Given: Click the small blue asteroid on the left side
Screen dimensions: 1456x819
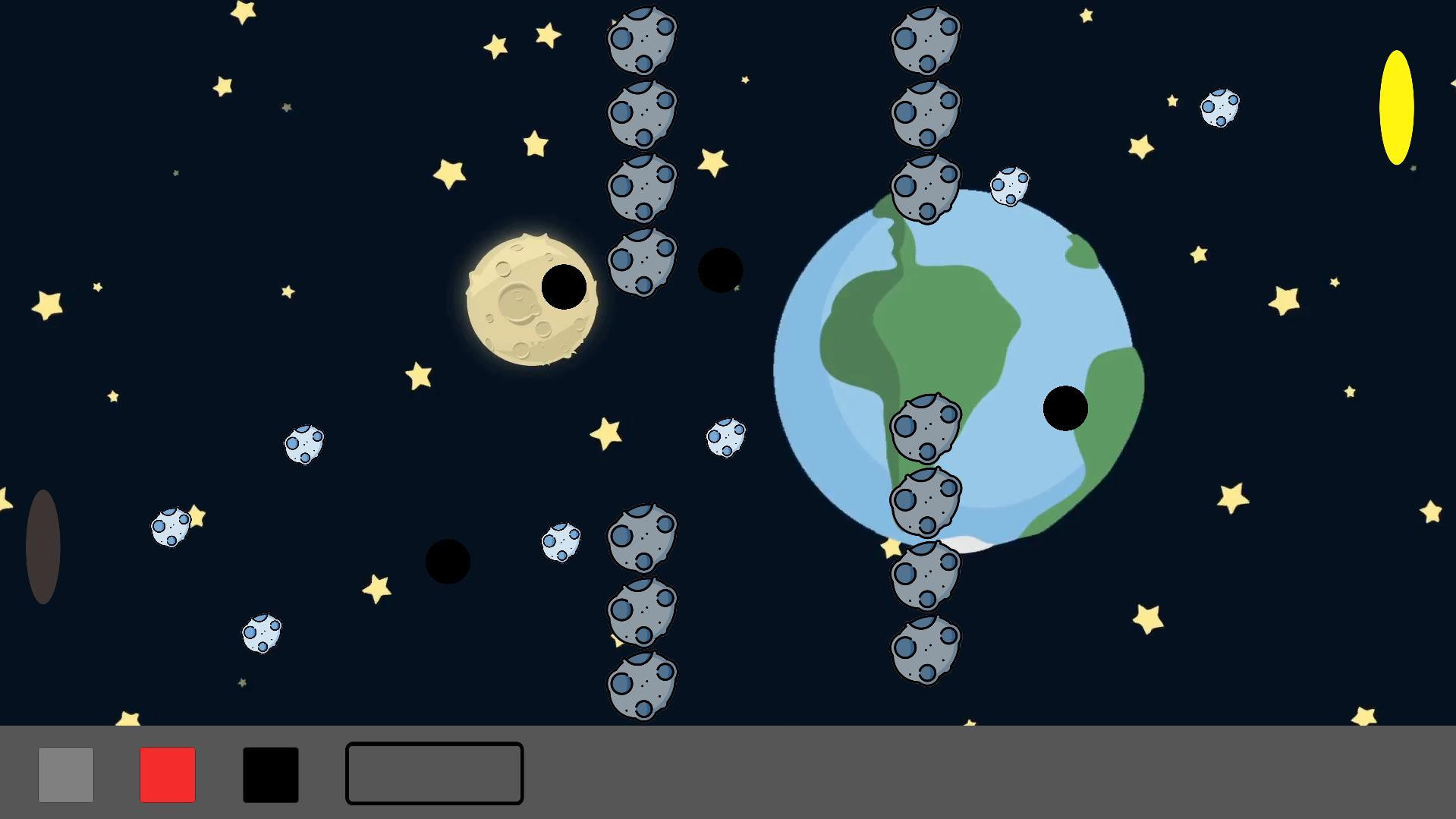Looking at the screenshot, I should point(171,528).
